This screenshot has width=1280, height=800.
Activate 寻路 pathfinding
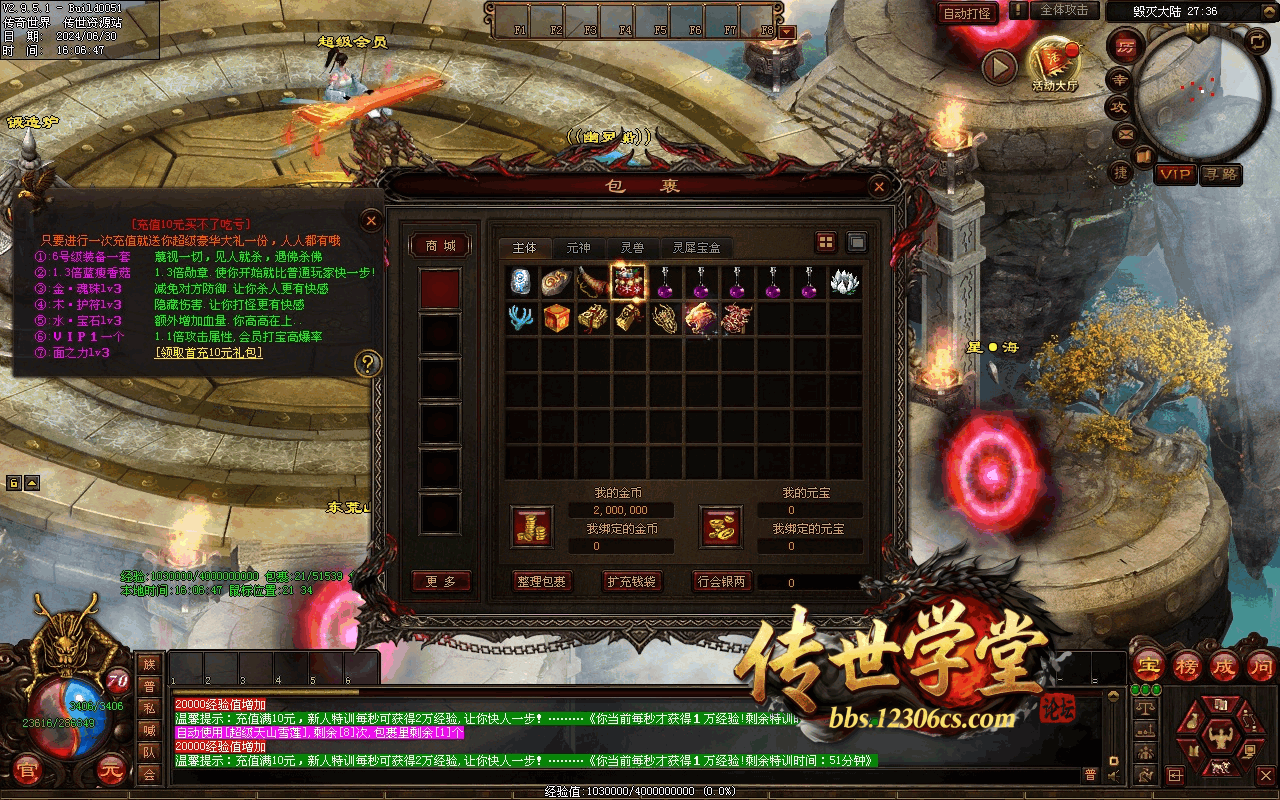pos(1220,174)
